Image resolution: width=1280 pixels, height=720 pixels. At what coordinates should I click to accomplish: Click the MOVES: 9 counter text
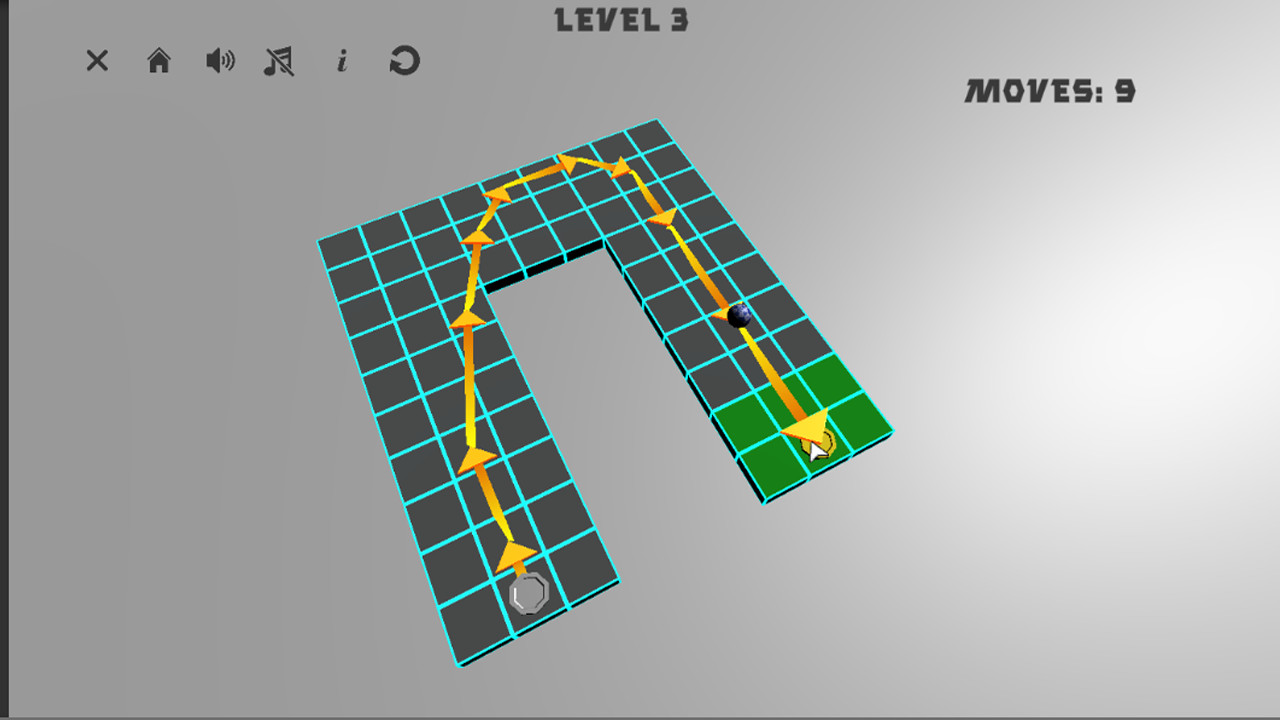tap(1048, 90)
